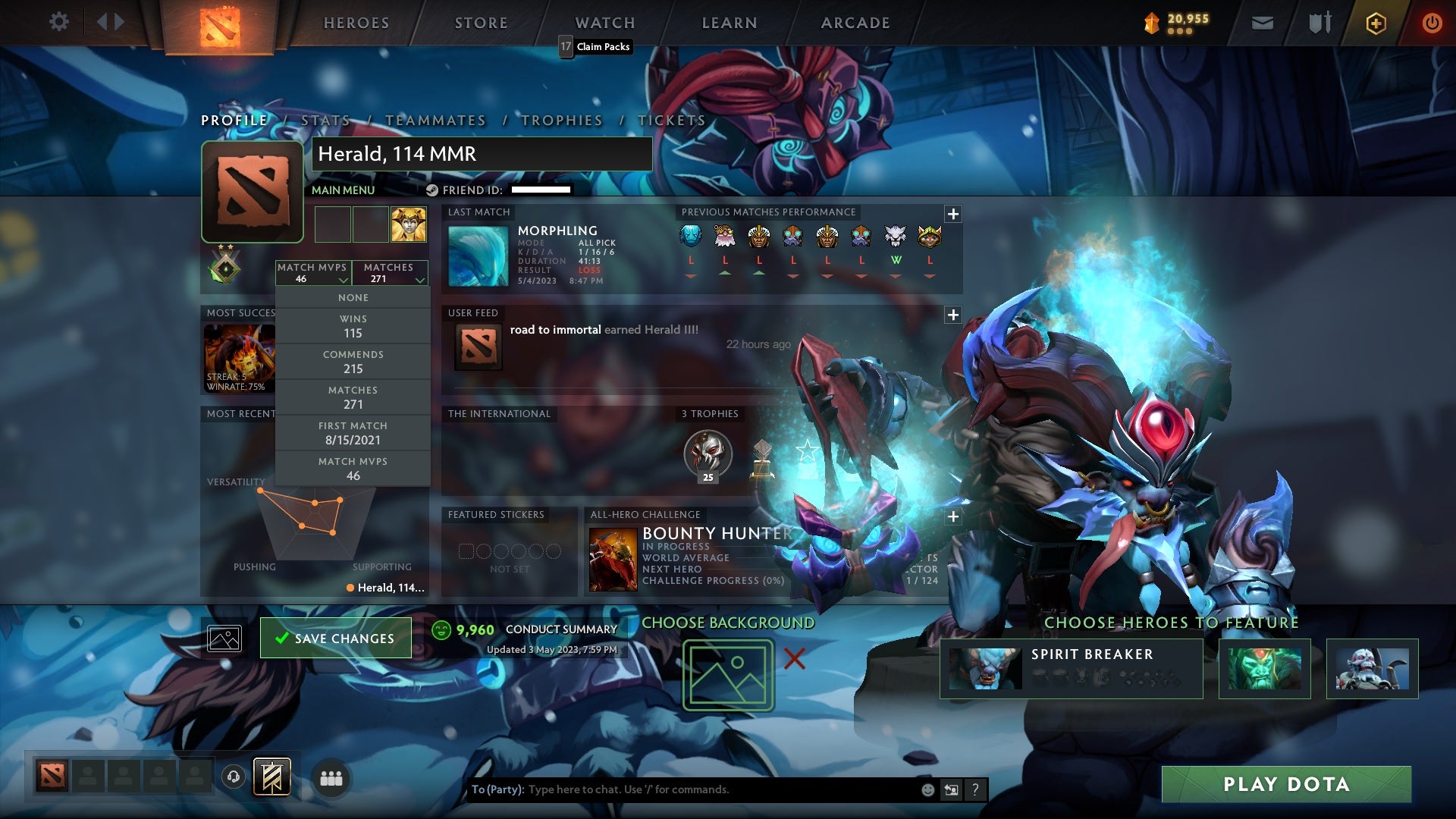Select WINS from the open matches dropdown
Viewport: 1456px width, 819px height.
point(353,325)
